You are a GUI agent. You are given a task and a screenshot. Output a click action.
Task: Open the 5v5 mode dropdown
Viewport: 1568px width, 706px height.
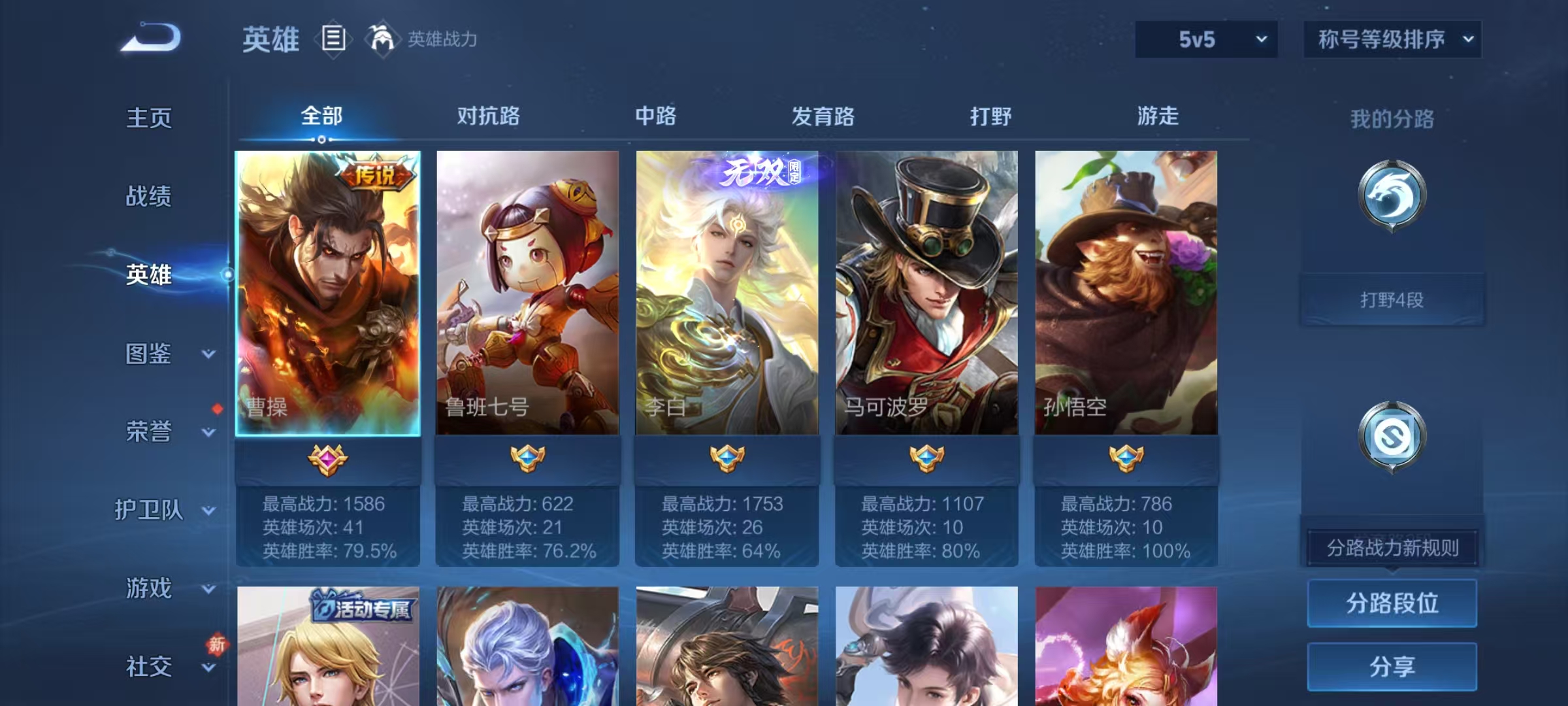(x=1205, y=39)
